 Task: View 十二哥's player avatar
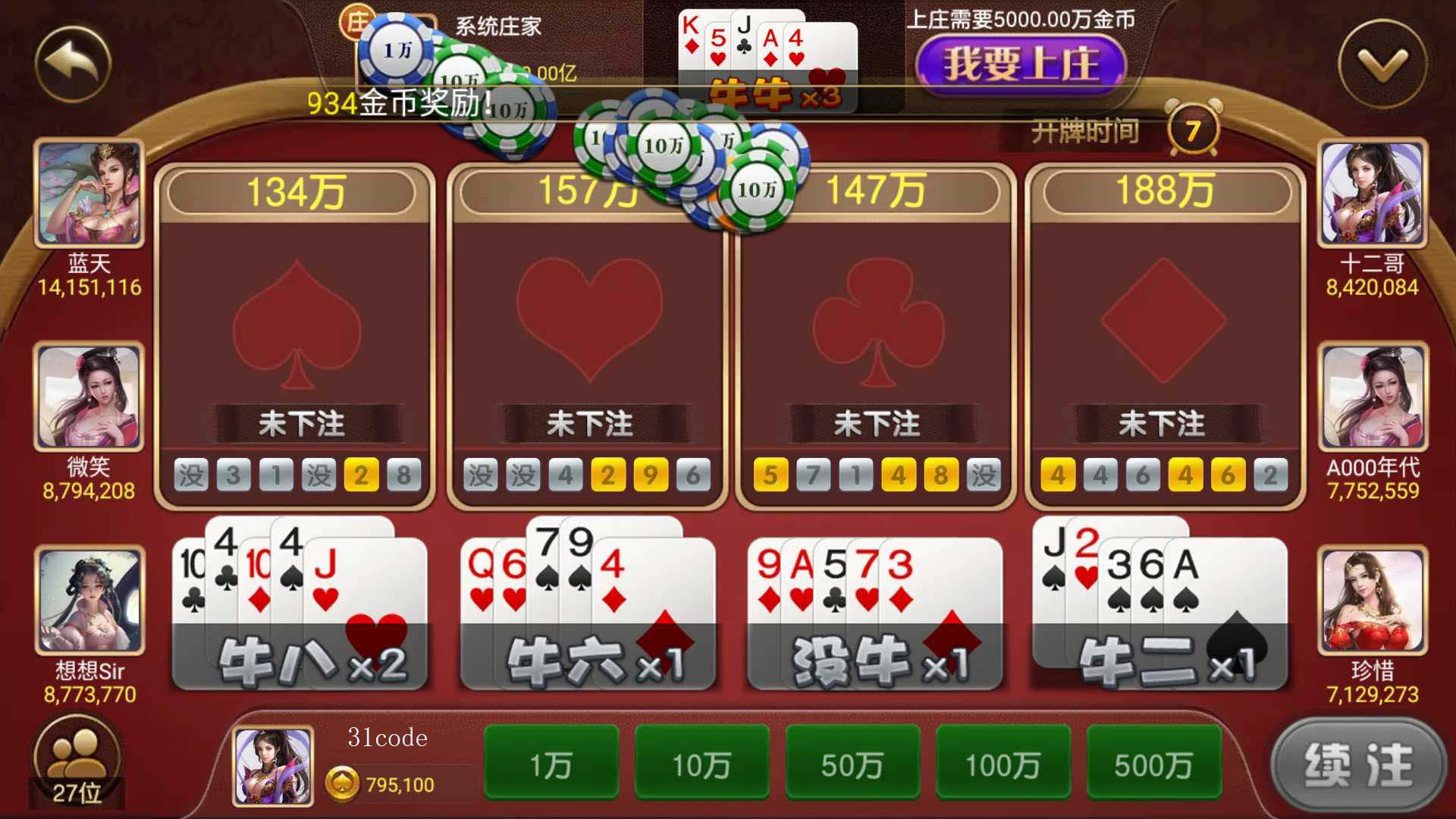[x=1372, y=193]
